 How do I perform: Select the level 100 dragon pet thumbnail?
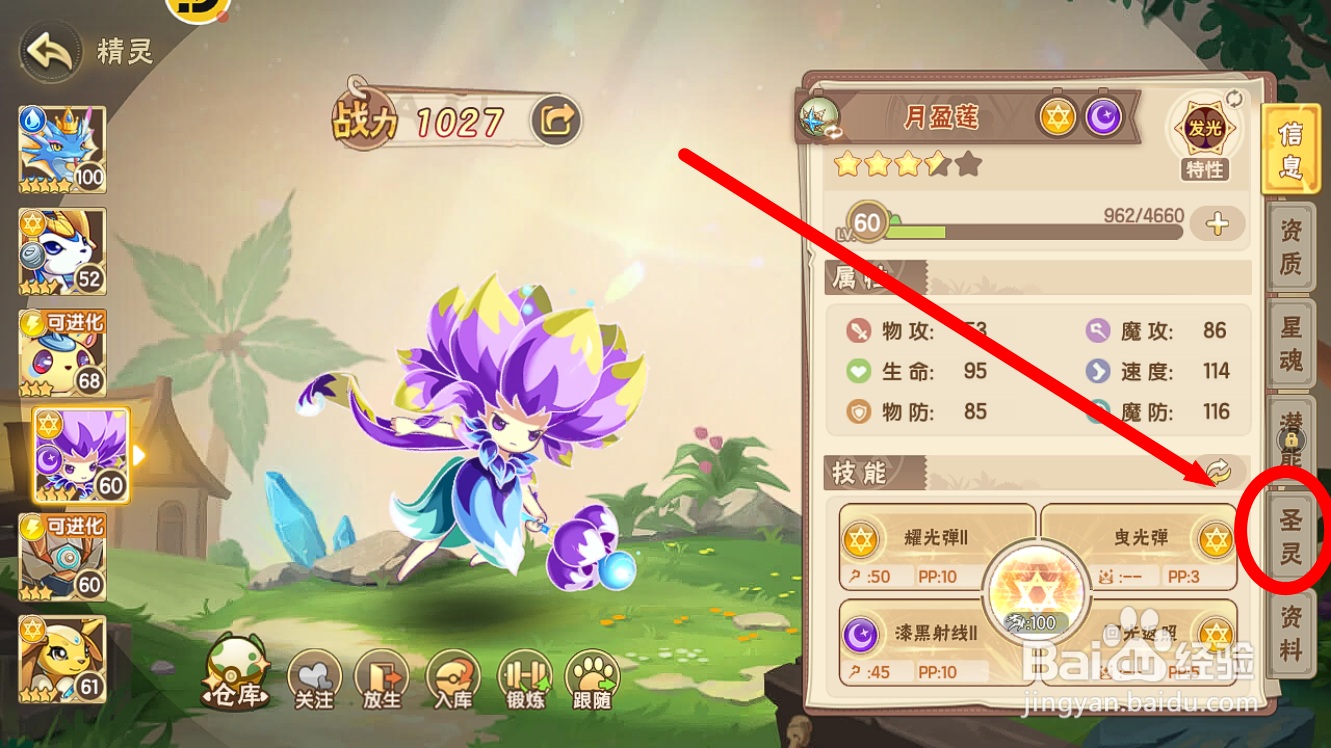[62, 148]
